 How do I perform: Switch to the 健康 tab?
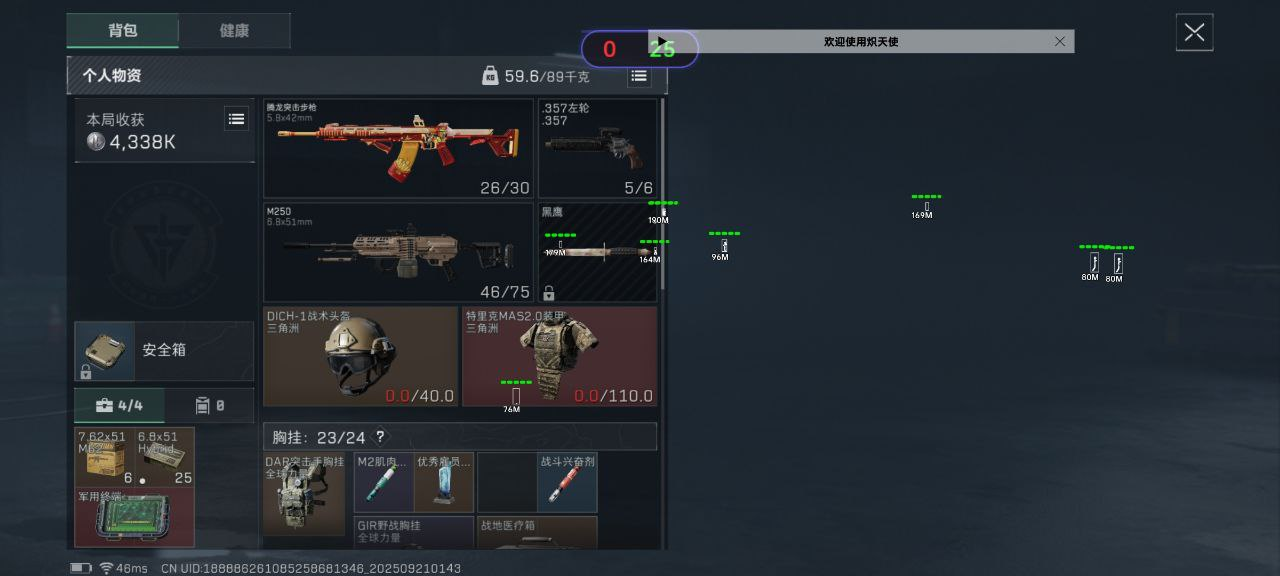click(234, 31)
